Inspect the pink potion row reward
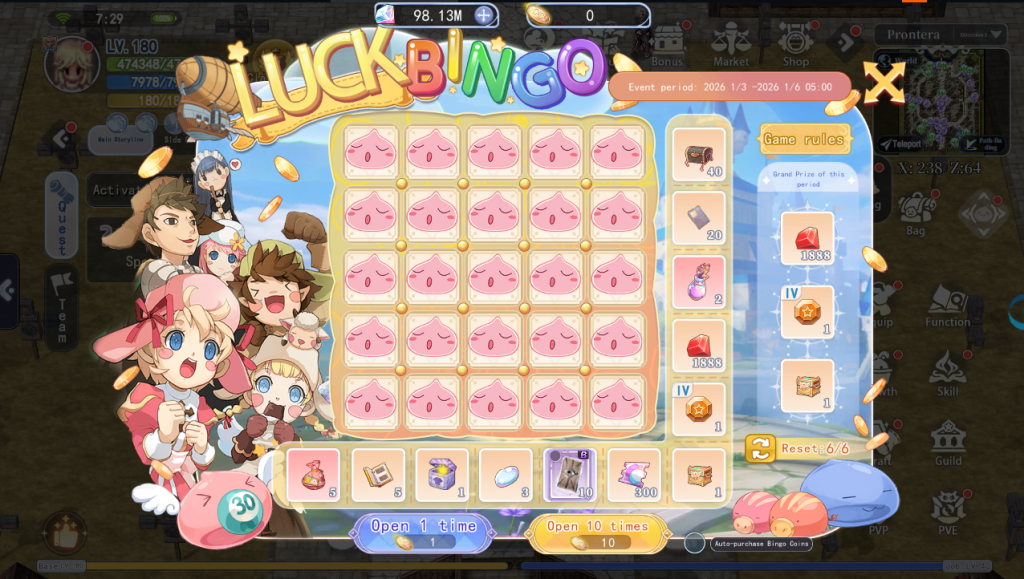 [x=698, y=282]
